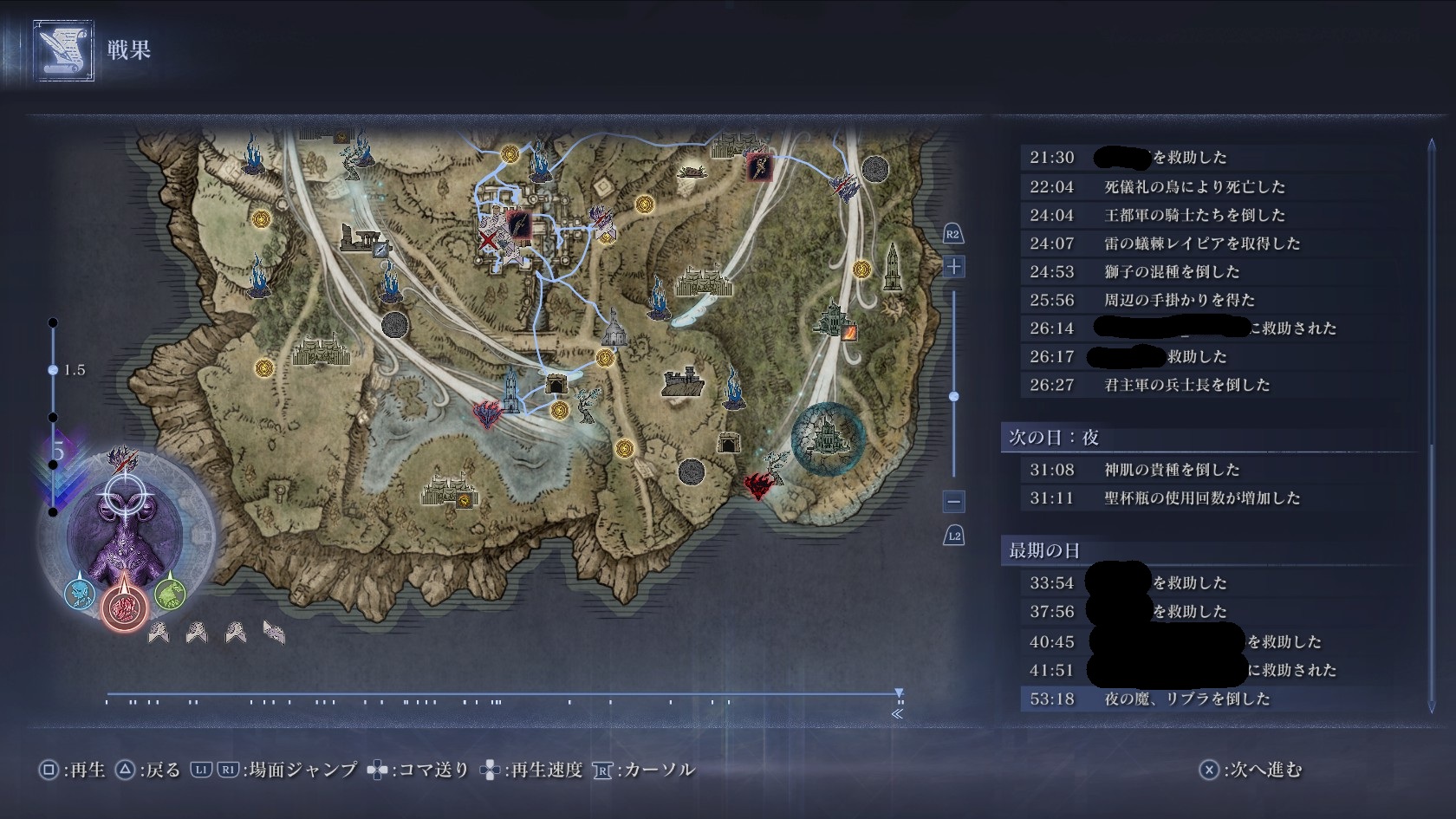1456x819 pixels.
Task: Click the red X death marker on map
Action: [x=489, y=242]
